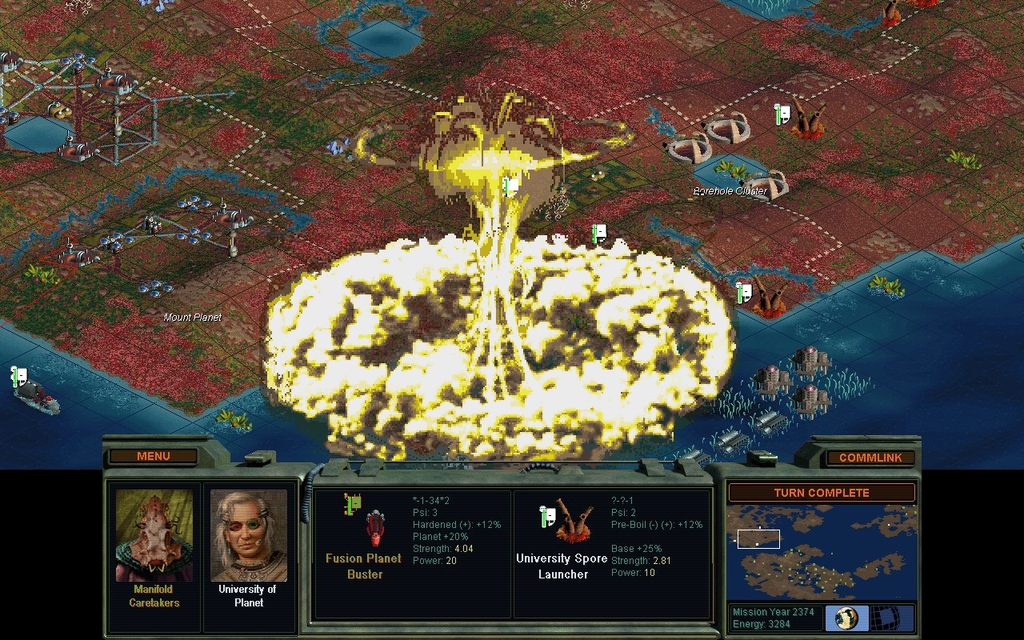Click the world minimap
Screen dimensions: 1024x640
820,552
